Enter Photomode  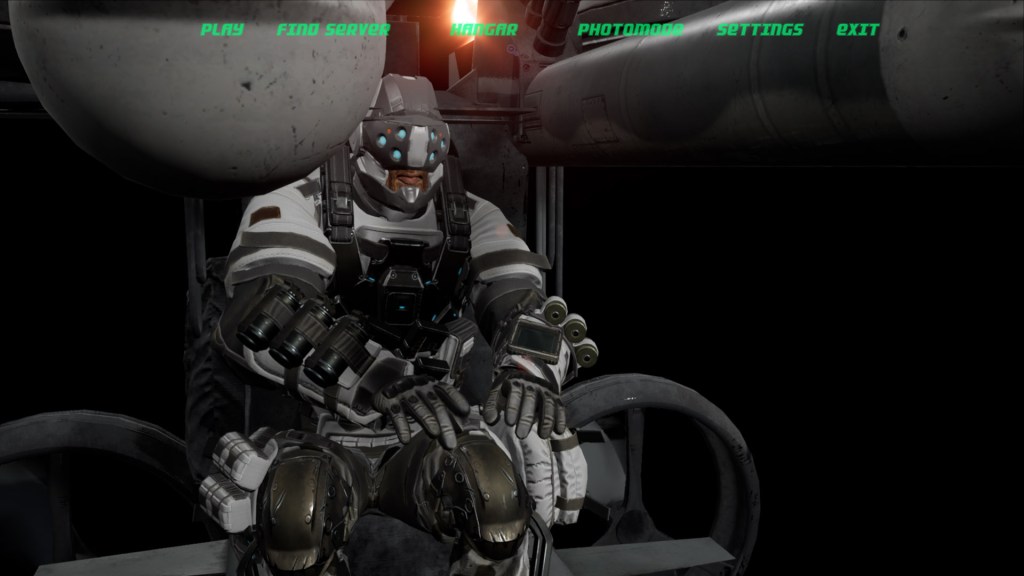point(630,30)
